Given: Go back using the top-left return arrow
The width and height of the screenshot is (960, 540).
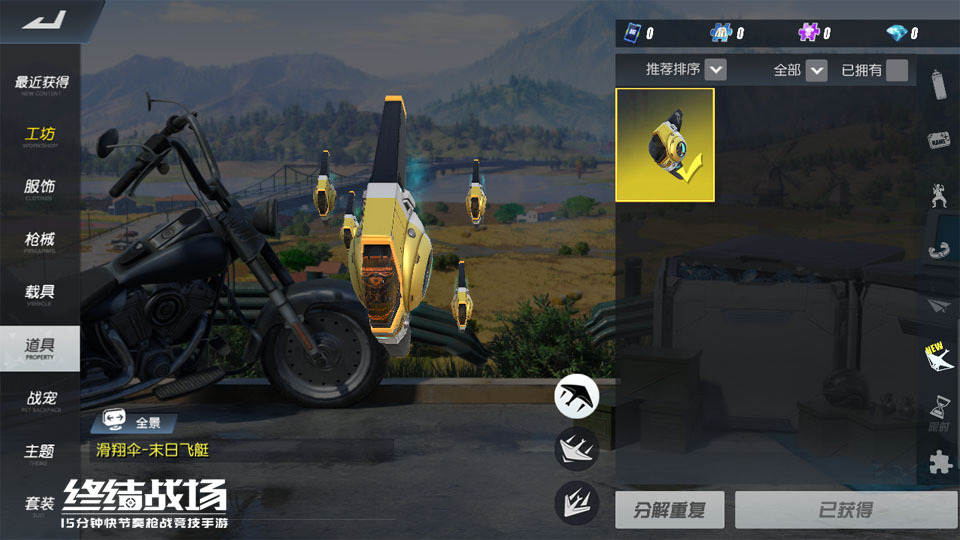Looking at the screenshot, I should click(x=43, y=19).
